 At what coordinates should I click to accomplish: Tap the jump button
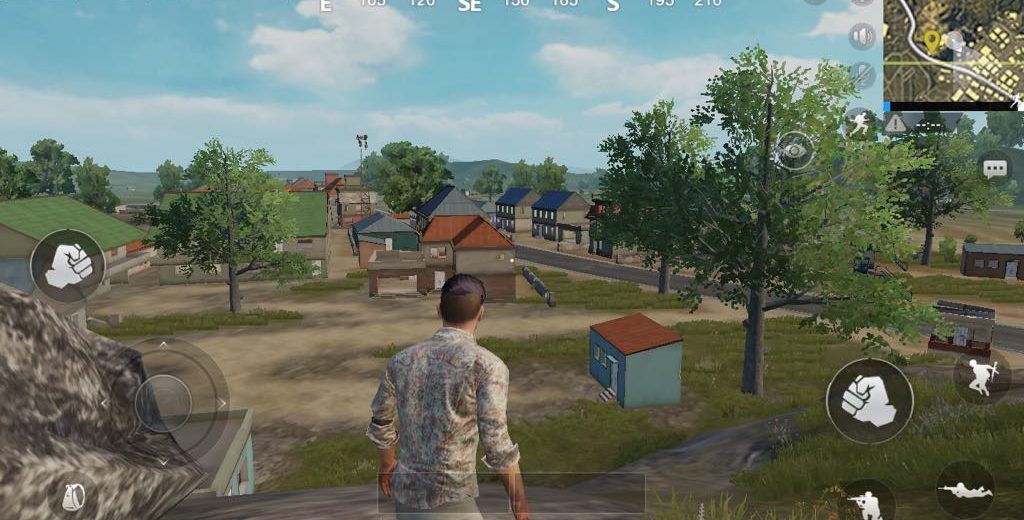(x=980, y=375)
